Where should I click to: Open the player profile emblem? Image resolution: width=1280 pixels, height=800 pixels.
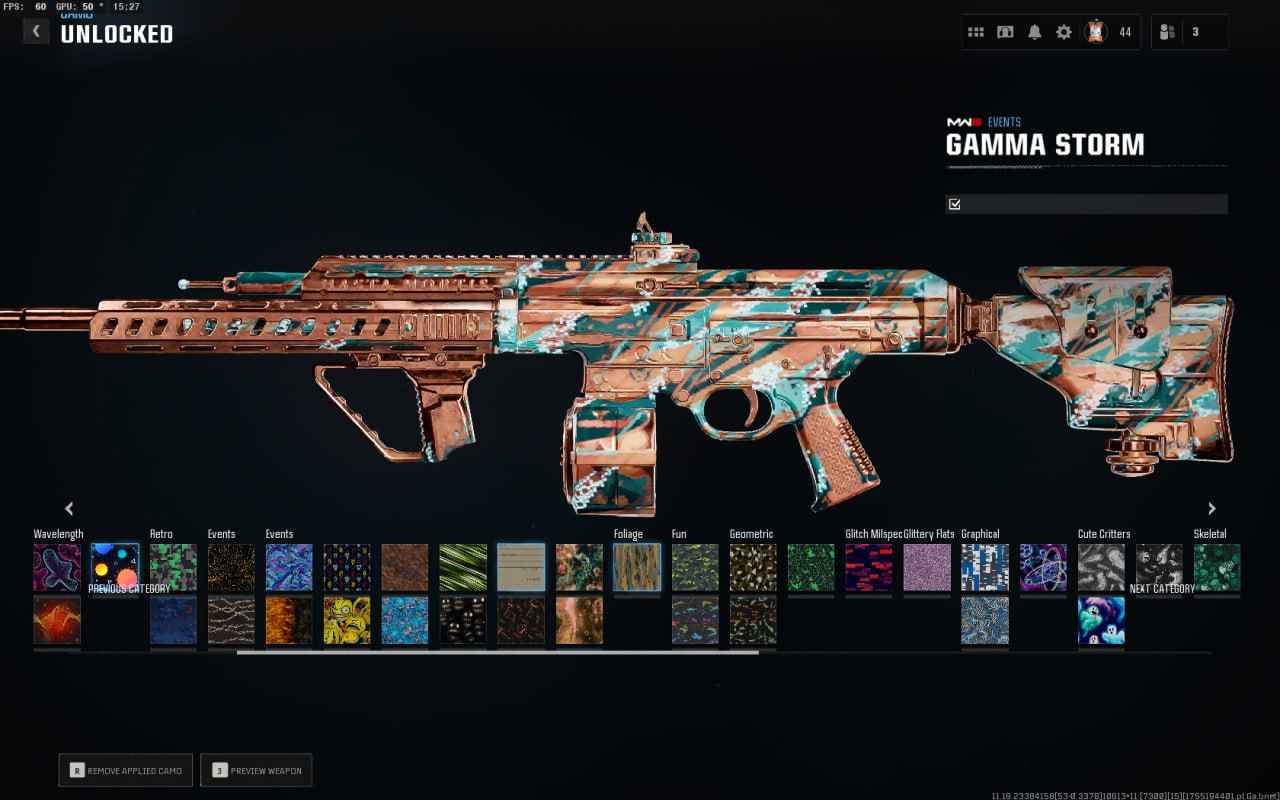pyautogui.click(x=1096, y=32)
